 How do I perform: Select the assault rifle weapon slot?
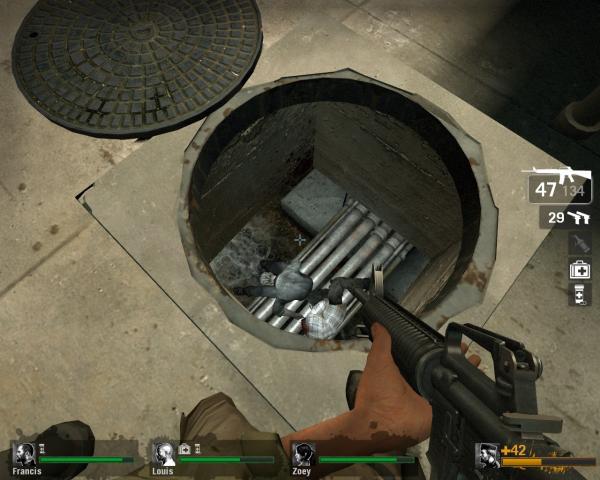click(560, 185)
